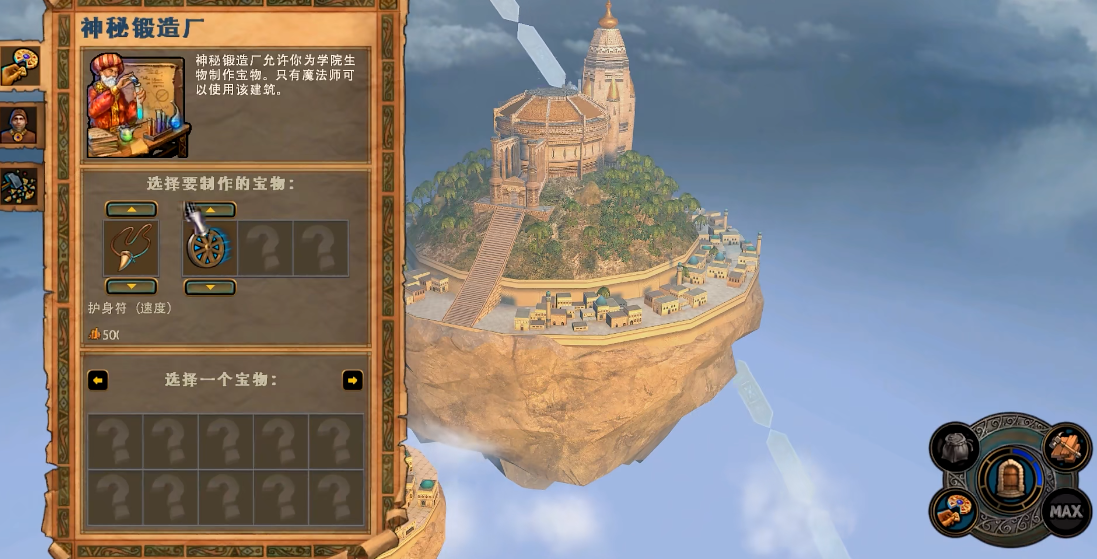1097x559 pixels.
Task: Click the down arrow below the amulet
Action: point(131,287)
